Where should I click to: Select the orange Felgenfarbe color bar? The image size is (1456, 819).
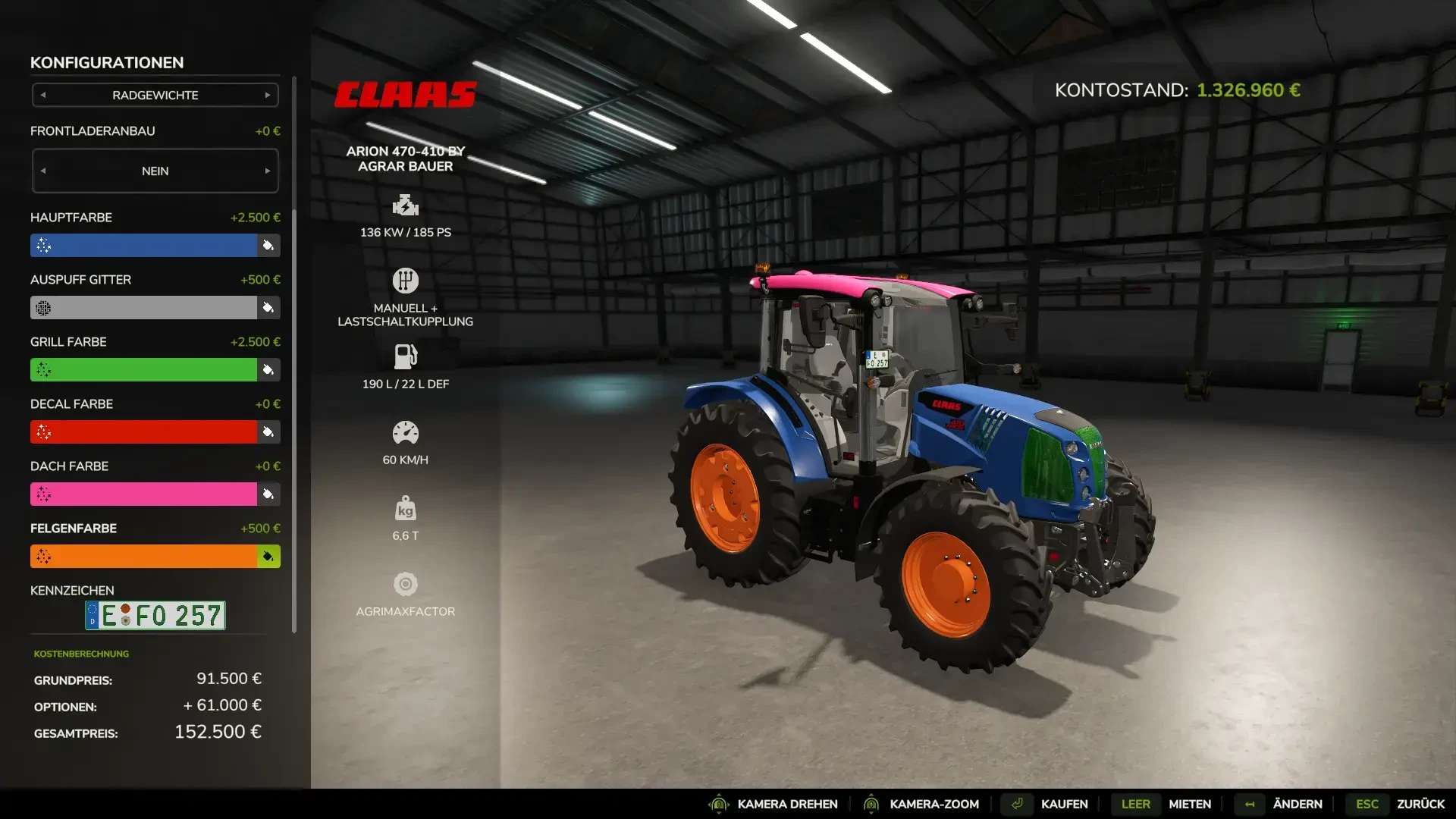[x=143, y=557]
